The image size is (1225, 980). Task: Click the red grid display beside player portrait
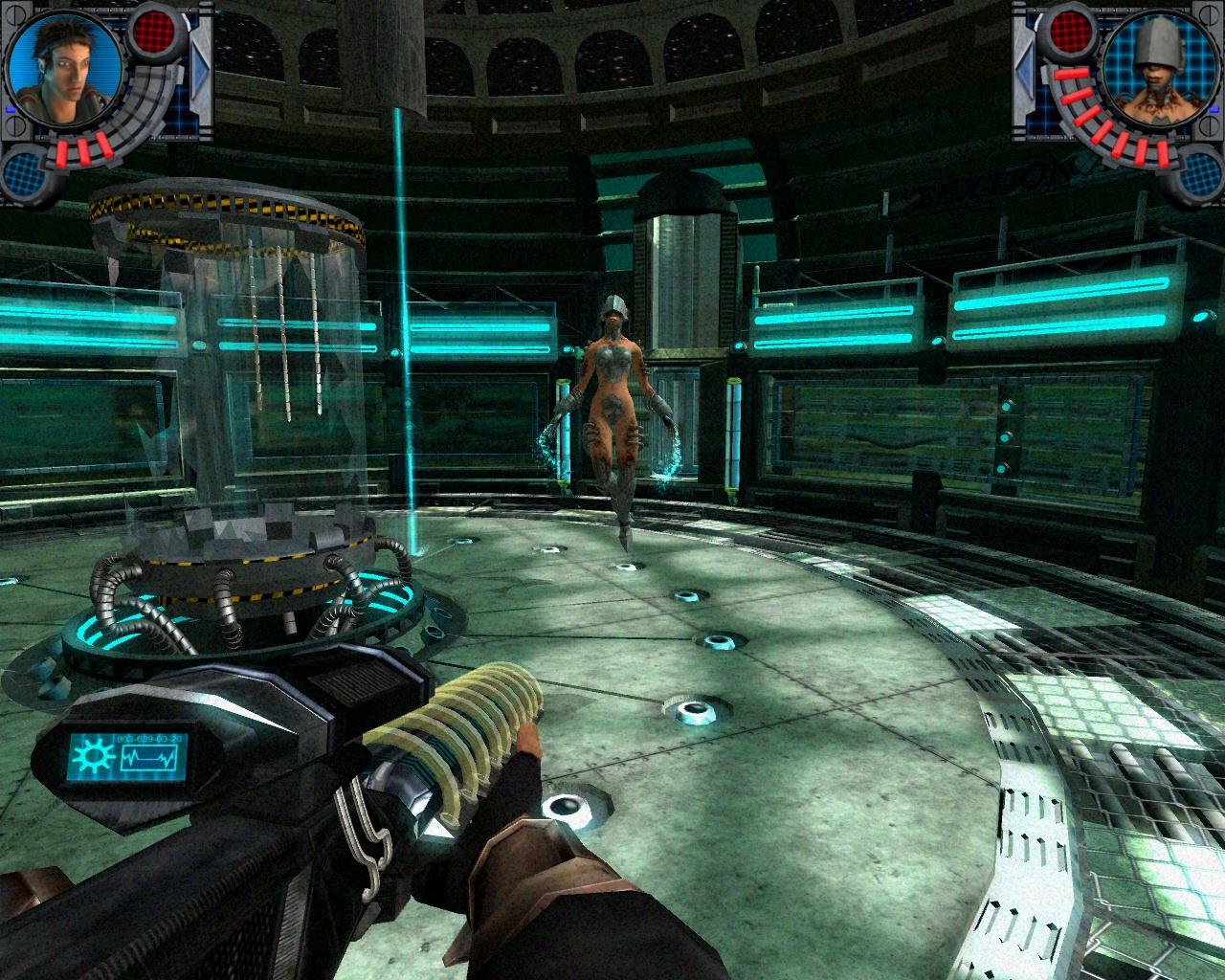pyautogui.click(x=154, y=31)
